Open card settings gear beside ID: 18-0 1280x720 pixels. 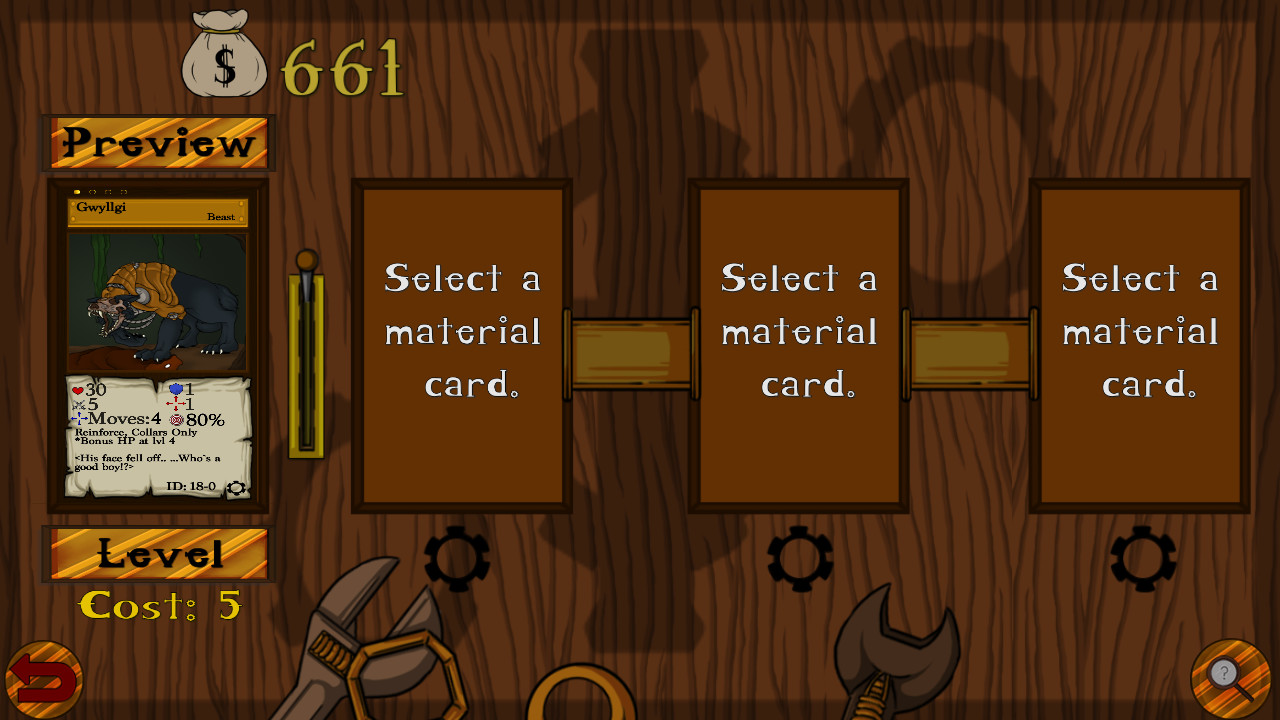(x=237, y=488)
